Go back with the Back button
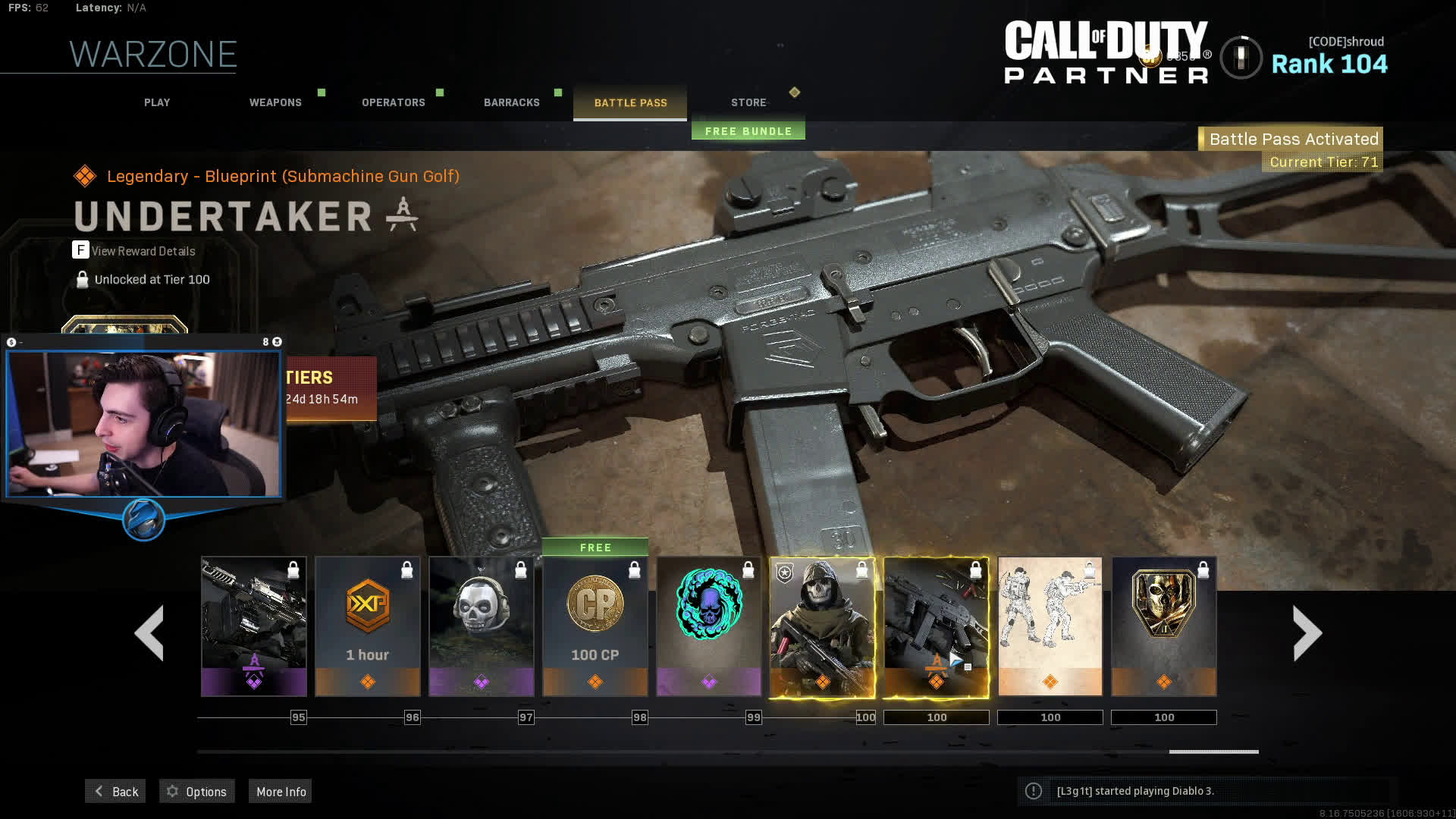Image resolution: width=1456 pixels, height=819 pixels. click(115, 791)
